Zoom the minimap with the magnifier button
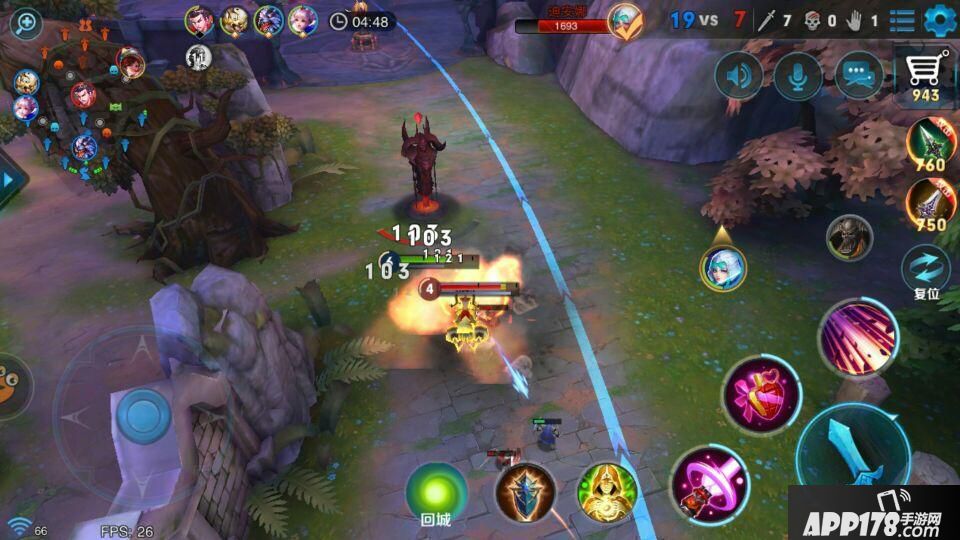This screenshot has height=540, width=960. tap(24, 24)
